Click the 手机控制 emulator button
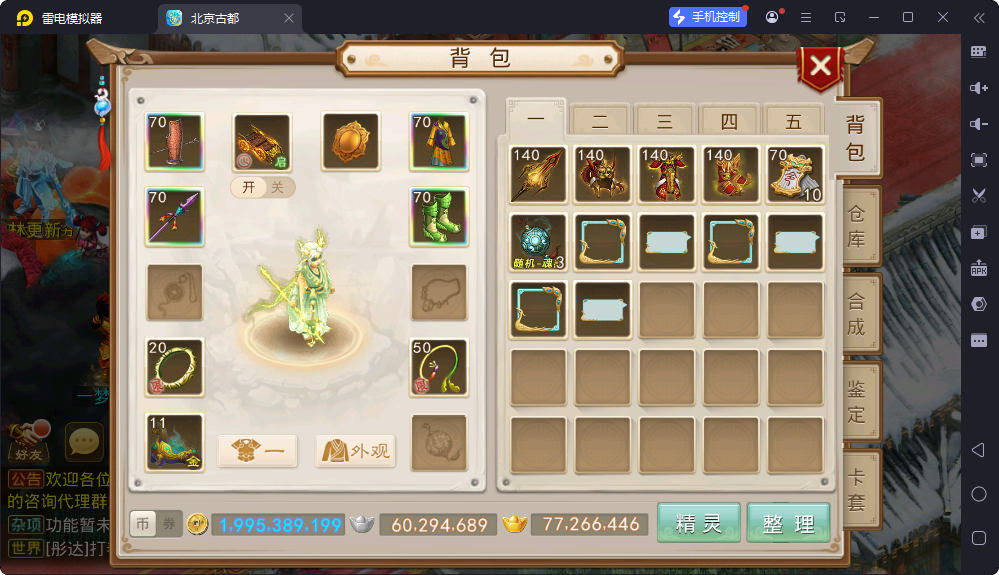Image resolution: width=999 pixels, height=575 pixels. (708, 17)
